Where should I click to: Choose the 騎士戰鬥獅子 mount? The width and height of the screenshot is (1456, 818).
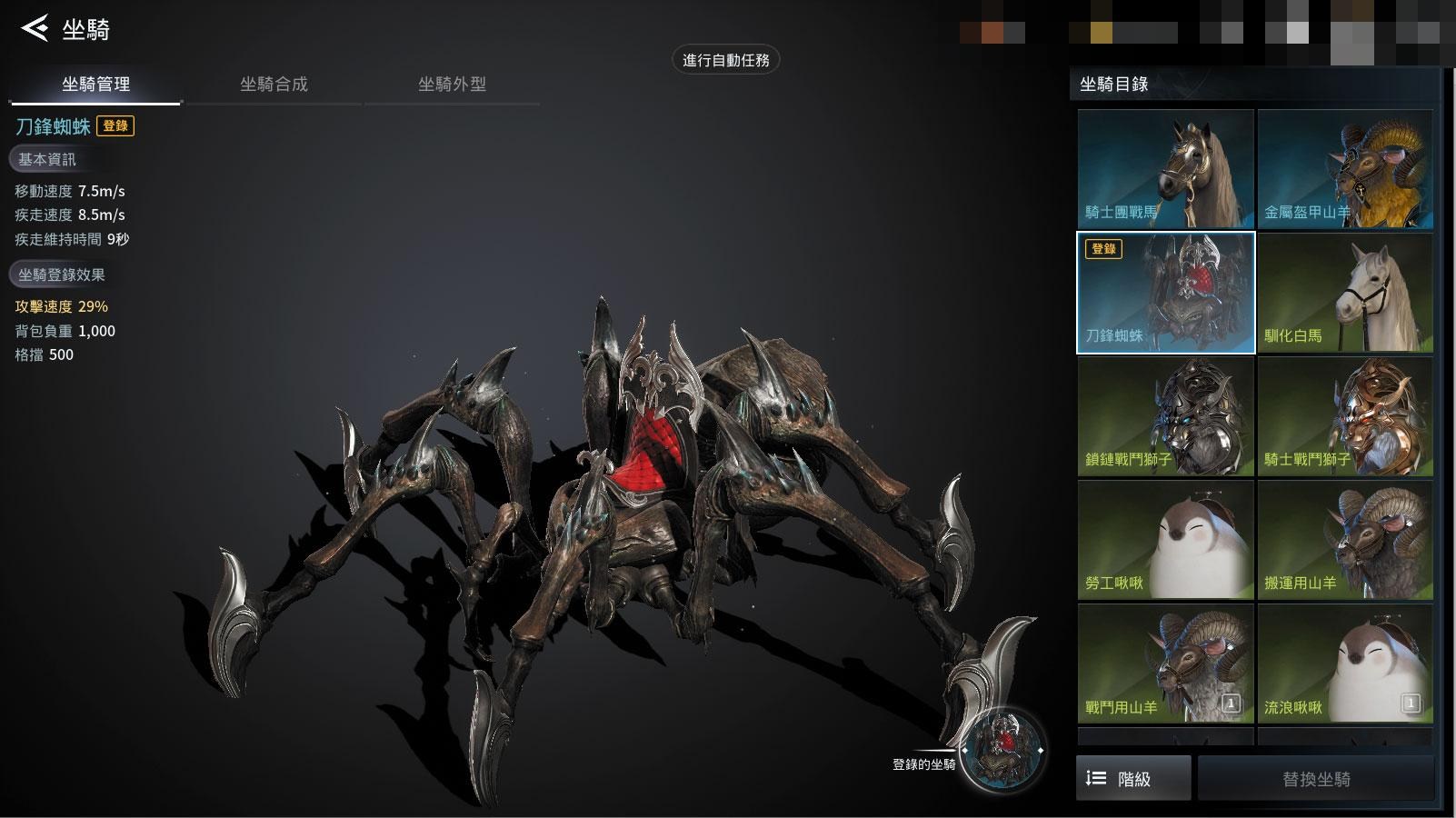tap(1345, 416)
